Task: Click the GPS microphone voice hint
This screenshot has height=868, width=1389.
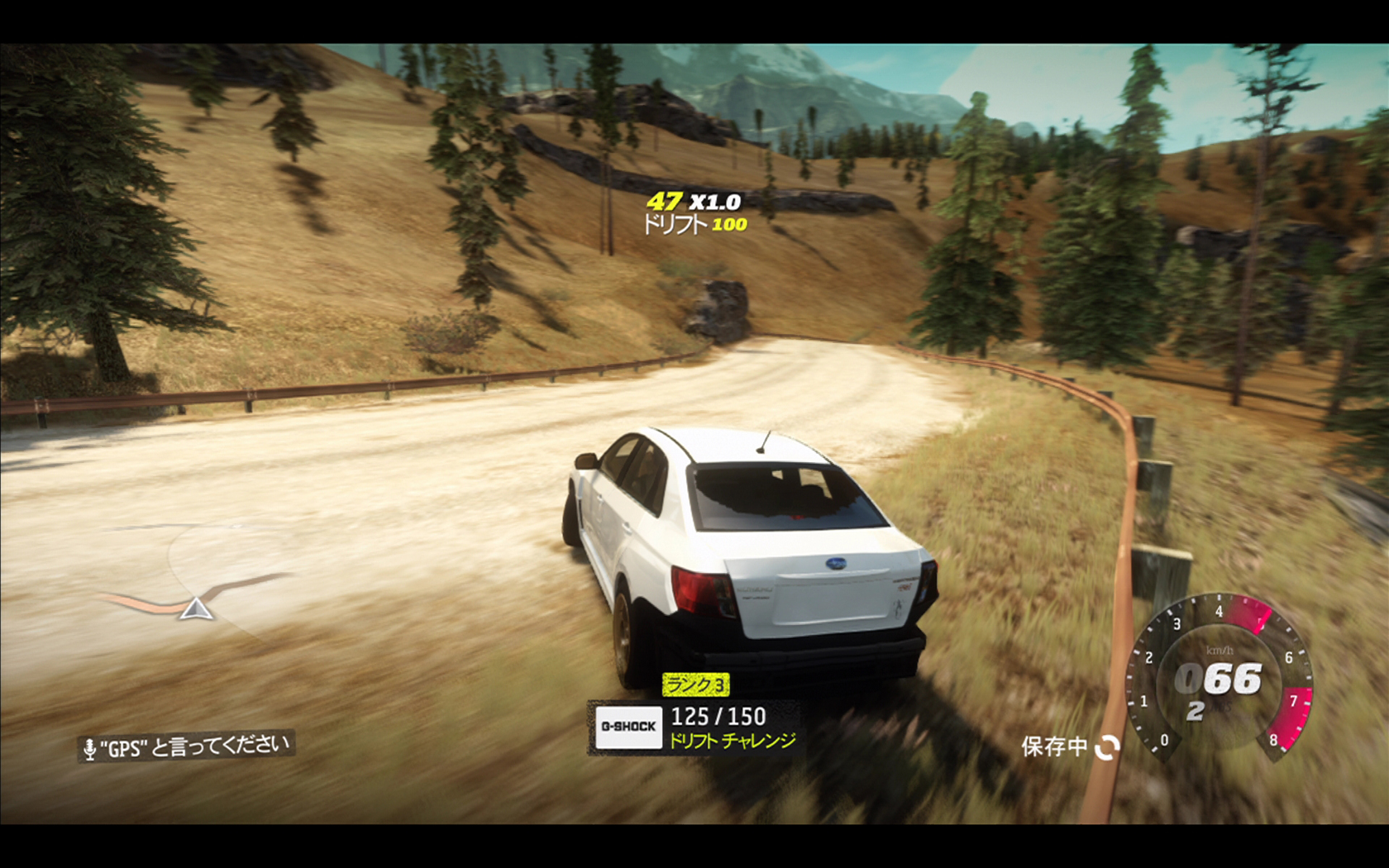Action: (187, 746)
